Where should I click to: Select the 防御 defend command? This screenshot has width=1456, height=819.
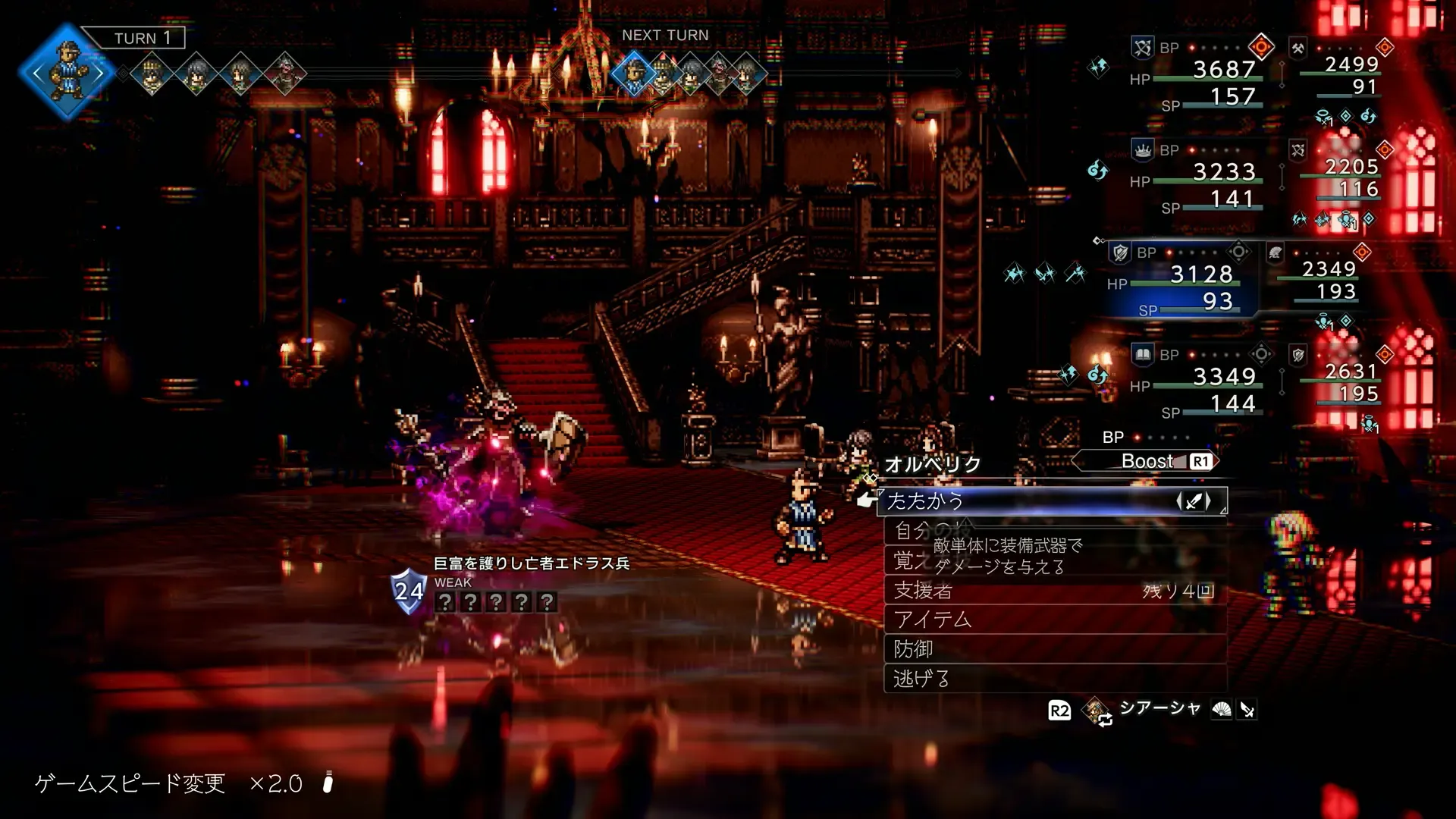pos(1054,649)
